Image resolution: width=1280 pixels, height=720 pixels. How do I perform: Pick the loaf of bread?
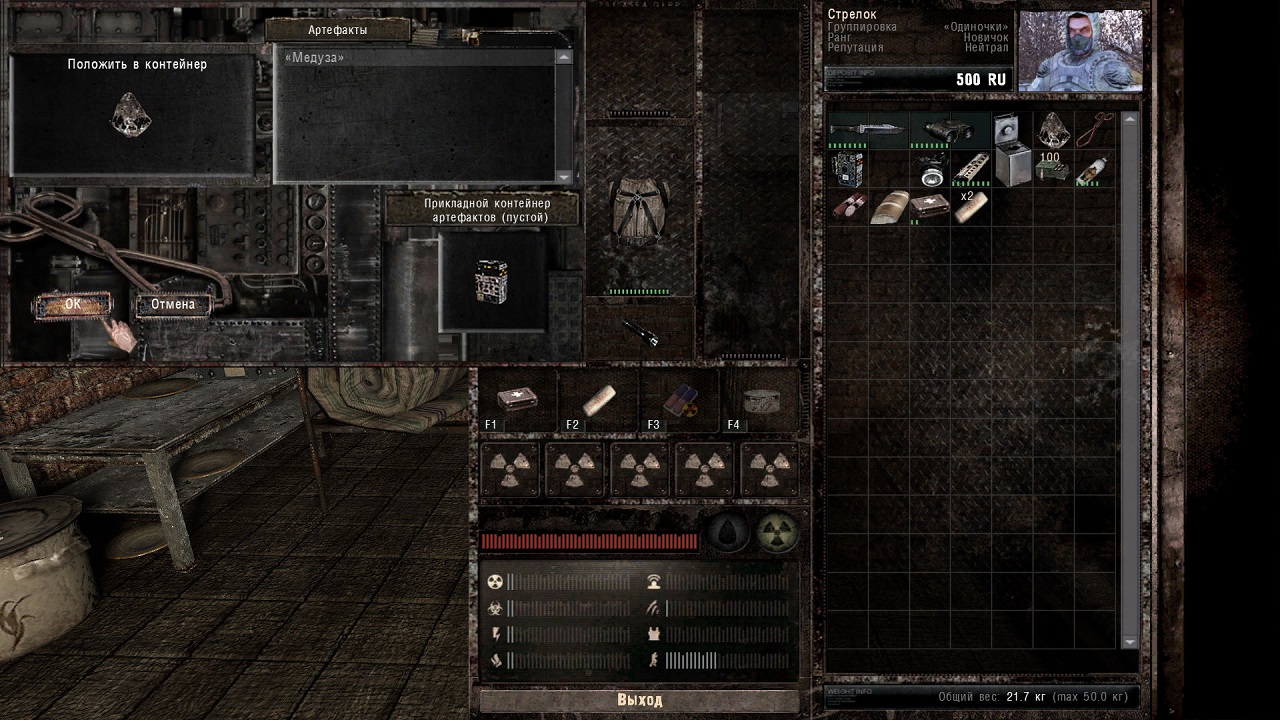point(888,207)
